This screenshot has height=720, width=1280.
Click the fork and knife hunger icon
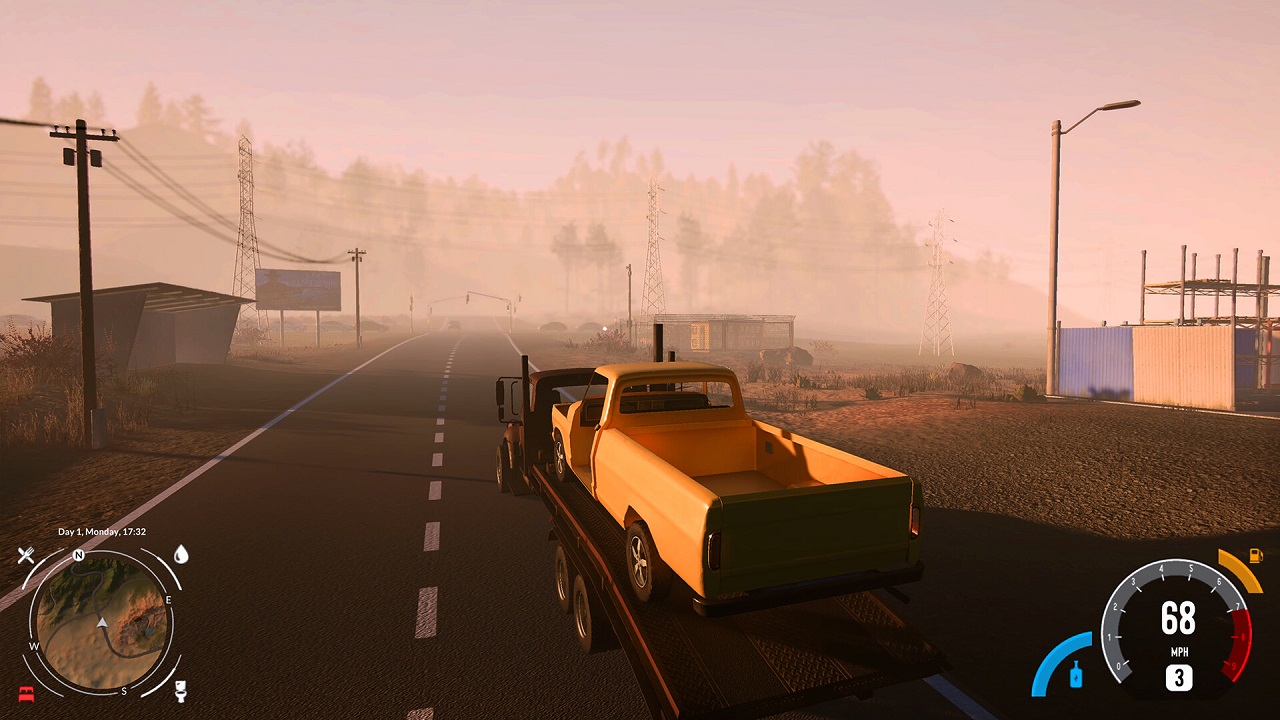(x=25, y=554)
